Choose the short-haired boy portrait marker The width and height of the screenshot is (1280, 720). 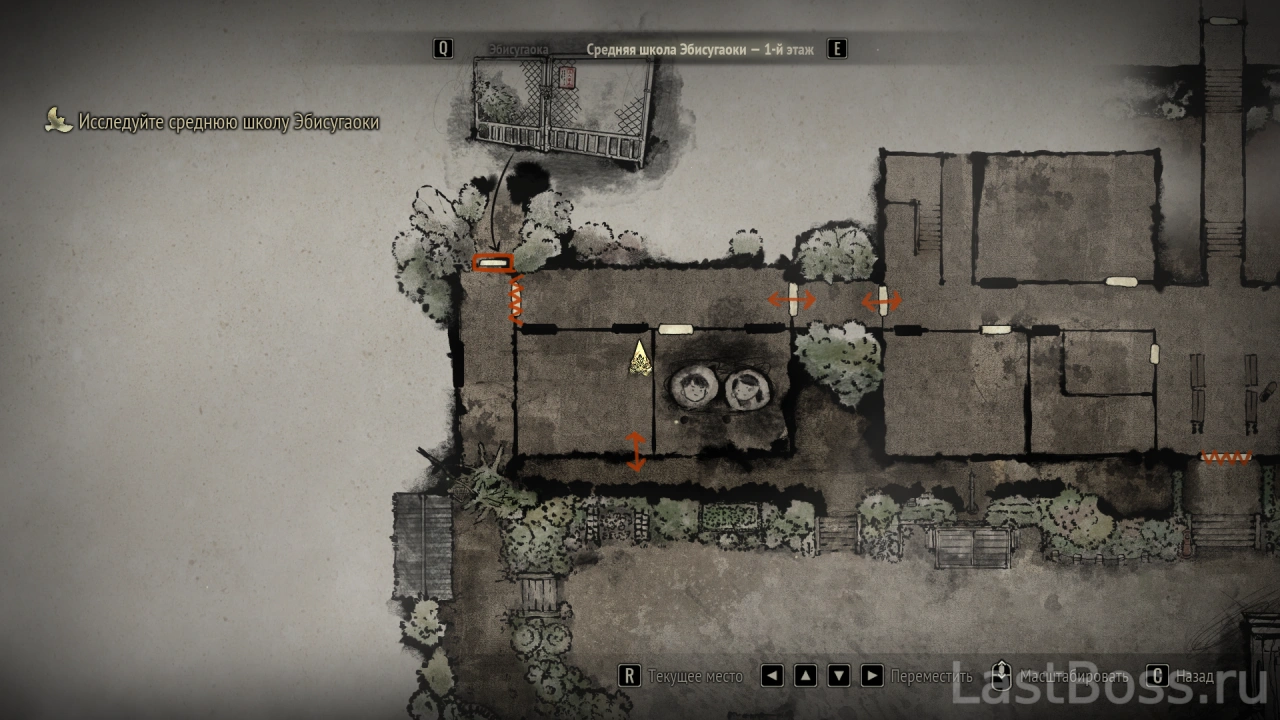692,388
